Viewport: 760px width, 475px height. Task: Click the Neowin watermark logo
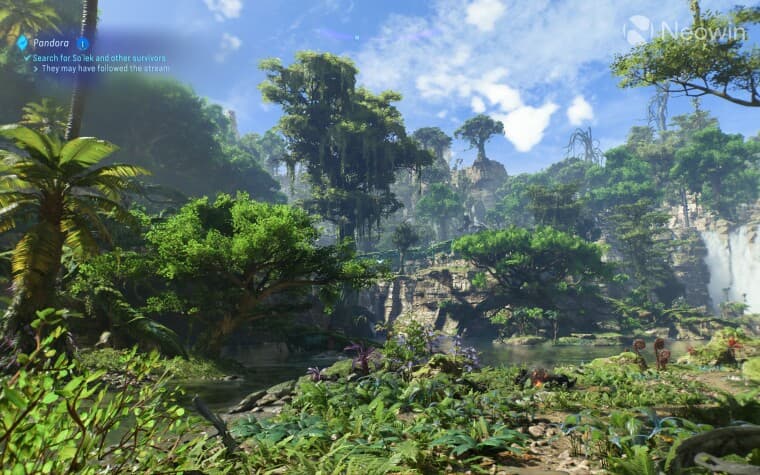(x=638, y=31)
